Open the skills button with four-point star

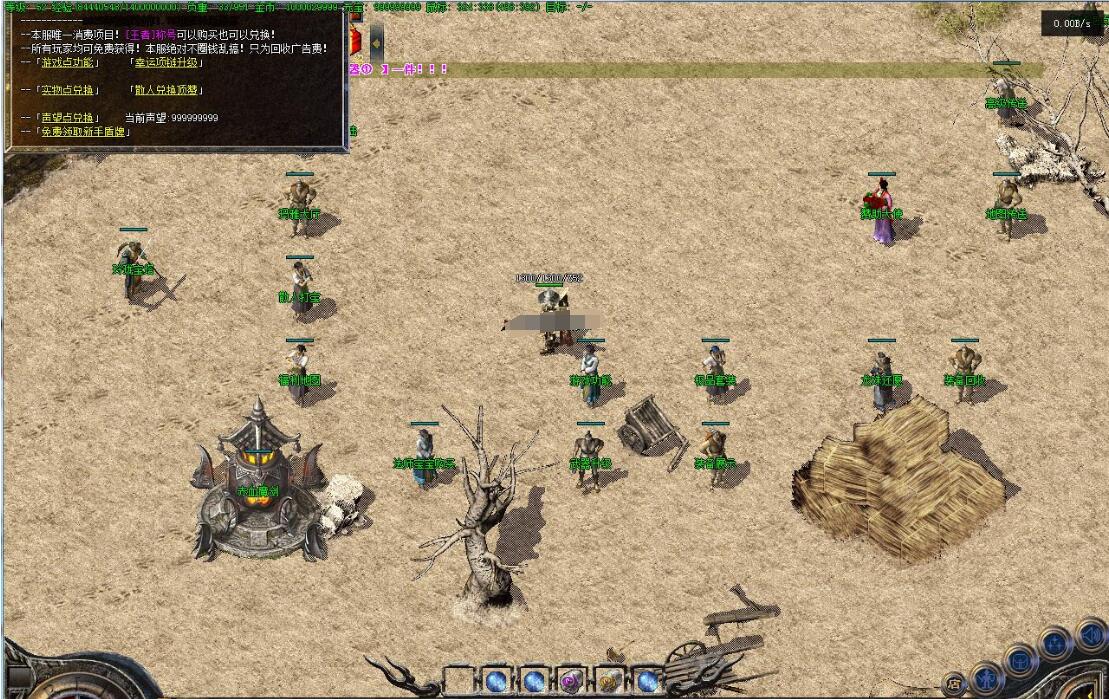[x=1054, y=643]
